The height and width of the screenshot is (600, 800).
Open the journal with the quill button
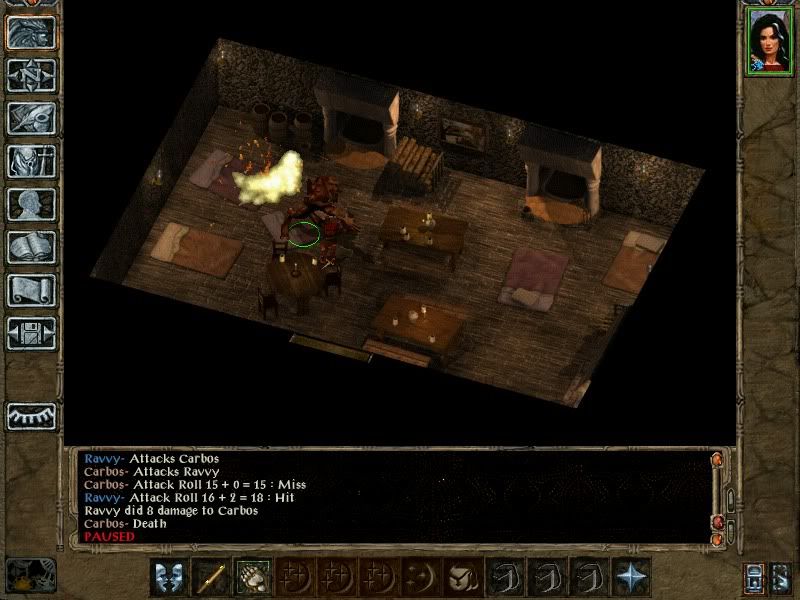(x=31, y=118)
